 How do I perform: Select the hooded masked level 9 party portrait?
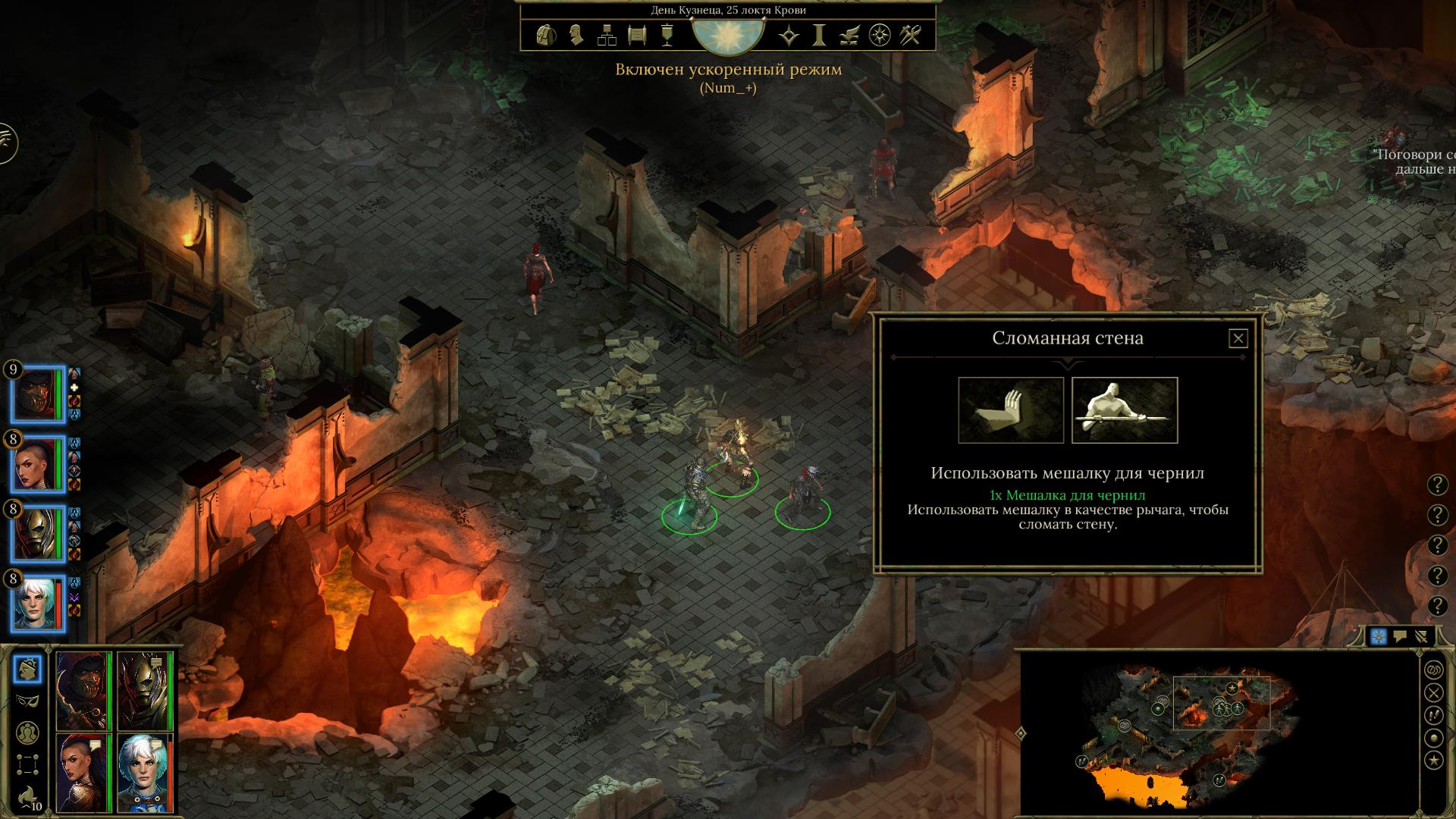(37, 395)
